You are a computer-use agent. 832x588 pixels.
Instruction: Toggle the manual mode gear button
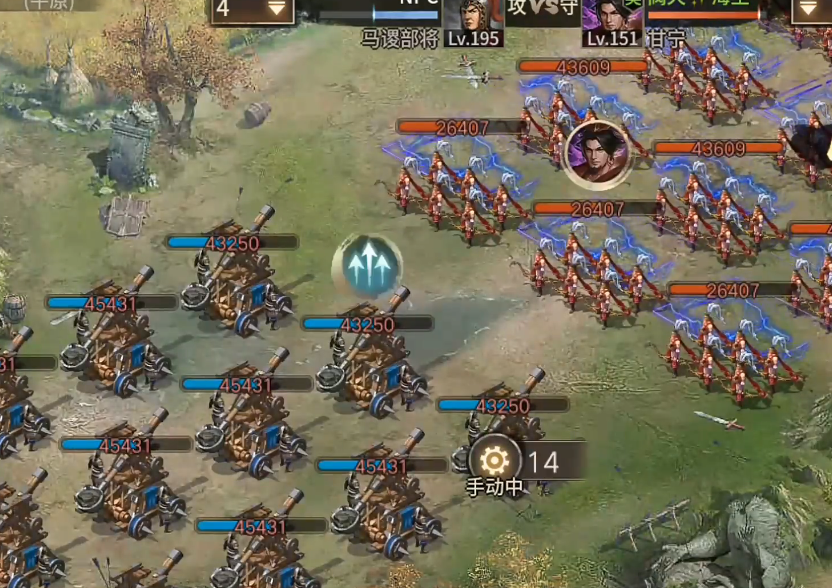(x=494, y=460)
